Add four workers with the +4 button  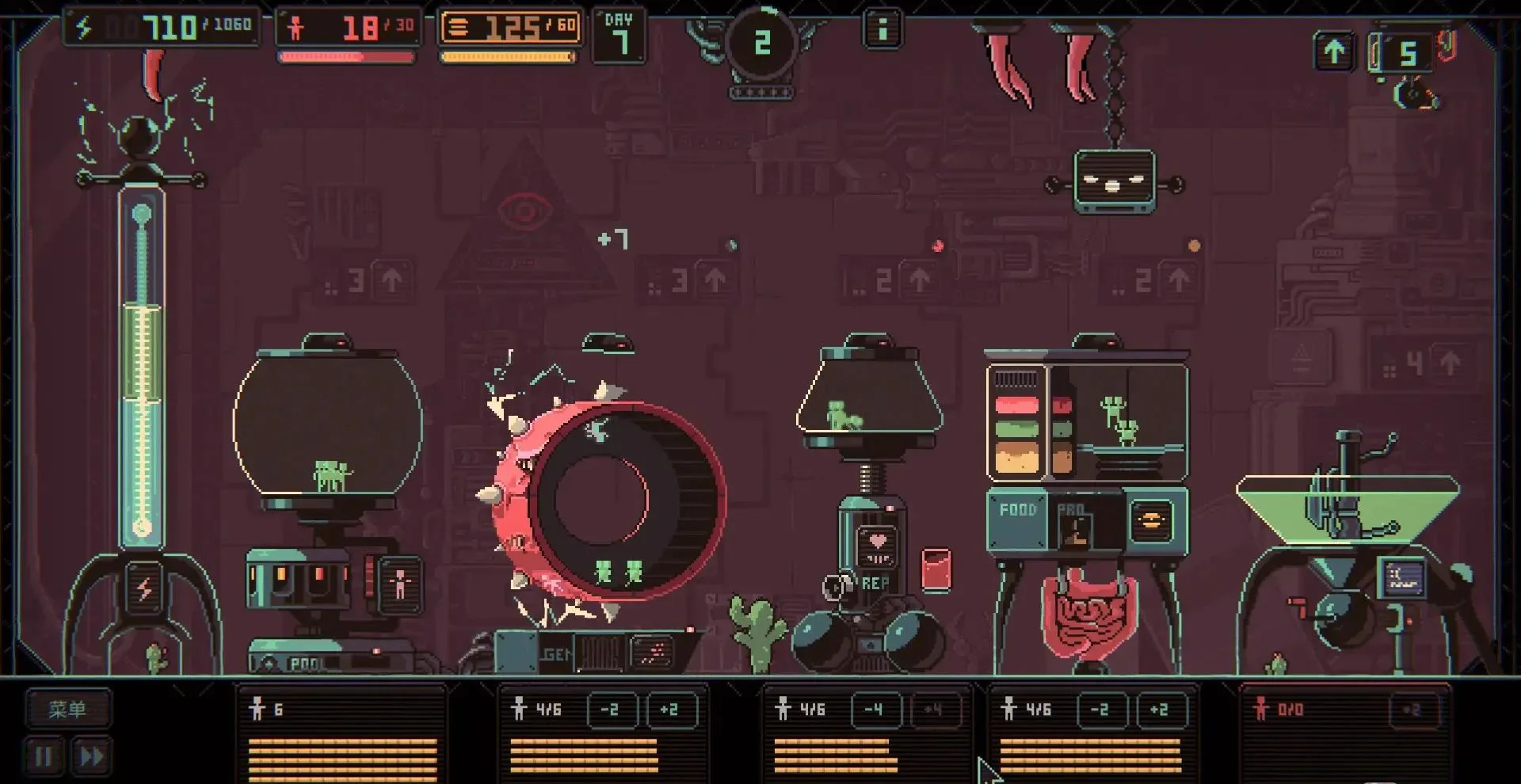tap(933, 710)
